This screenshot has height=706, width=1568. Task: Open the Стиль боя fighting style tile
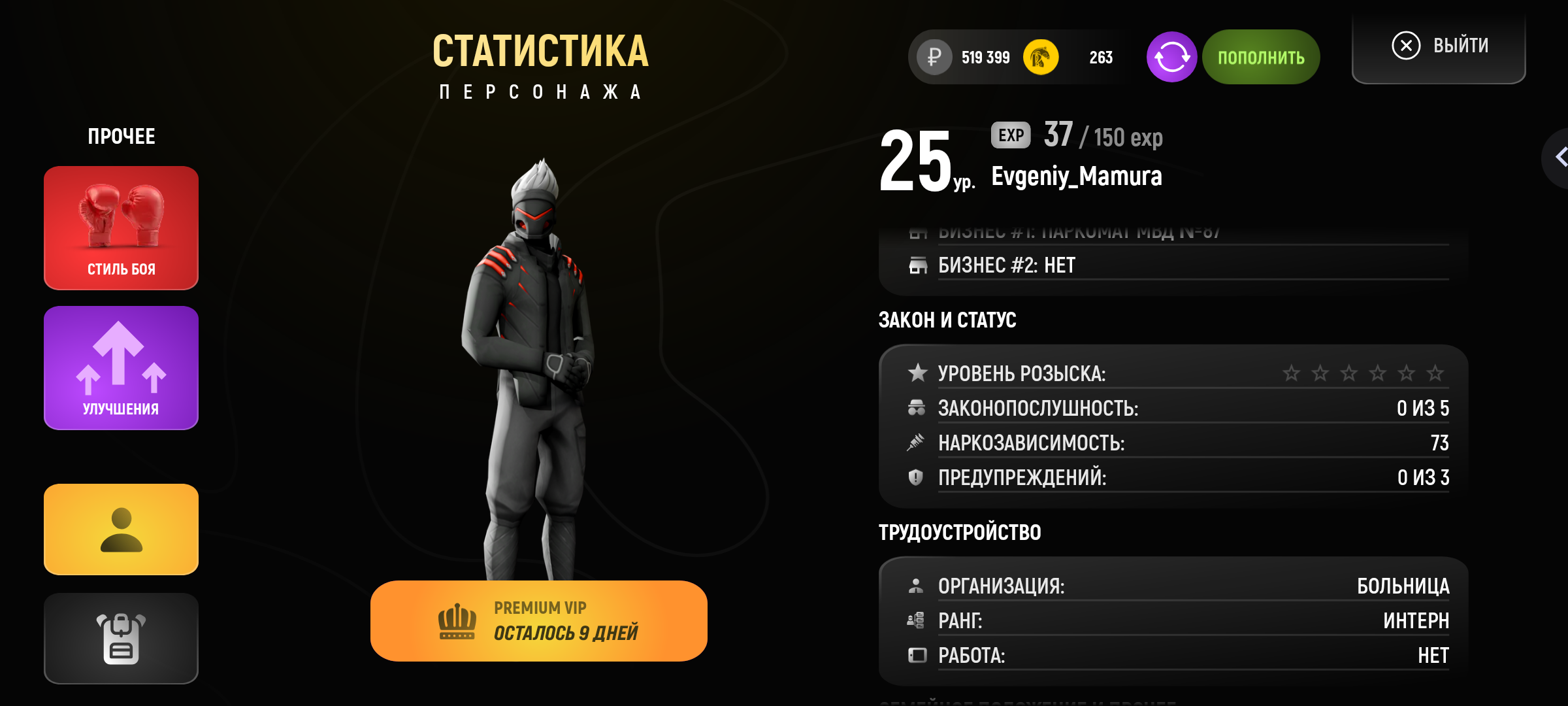[121, 227]
